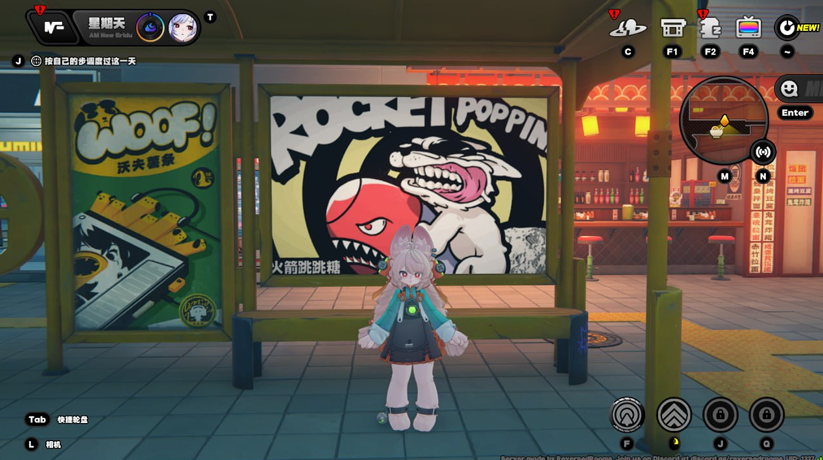Image resolution: width=823 pixels, height=460 pixels.
Task: Open the planet-shaped icon with alert
Action: pos(627,28)
